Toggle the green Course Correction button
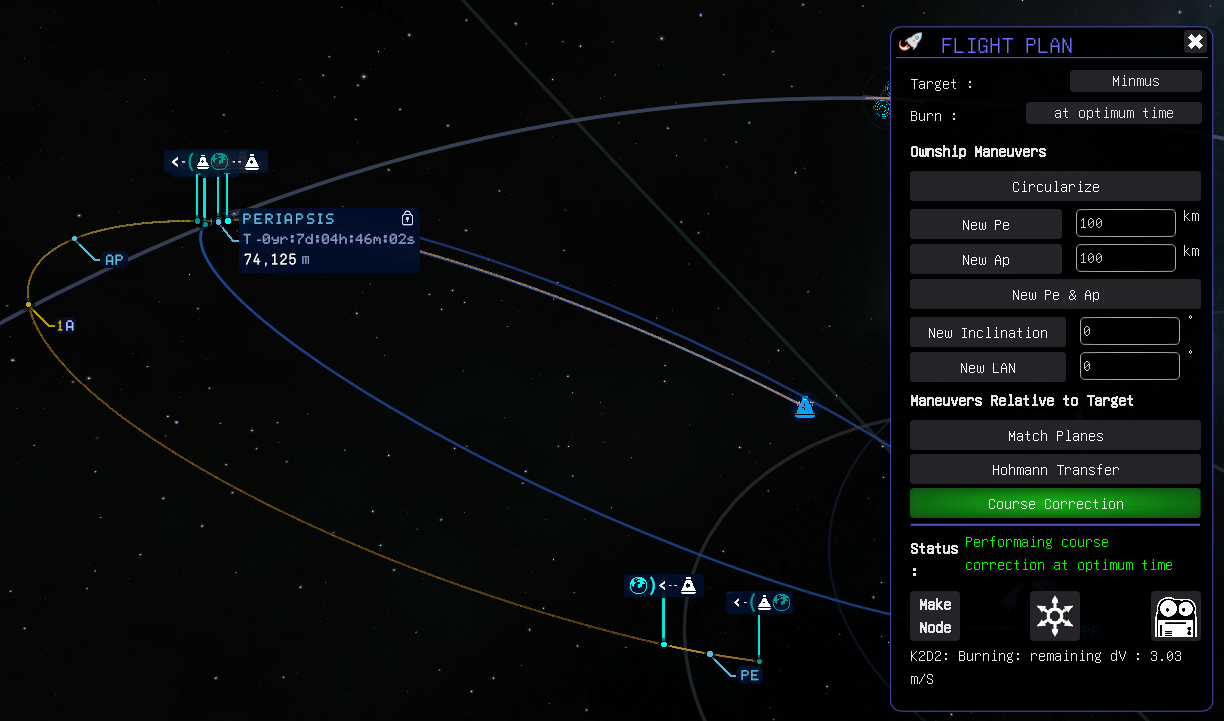Viewport: 1224px width, 721px height. coord(1055,503)
